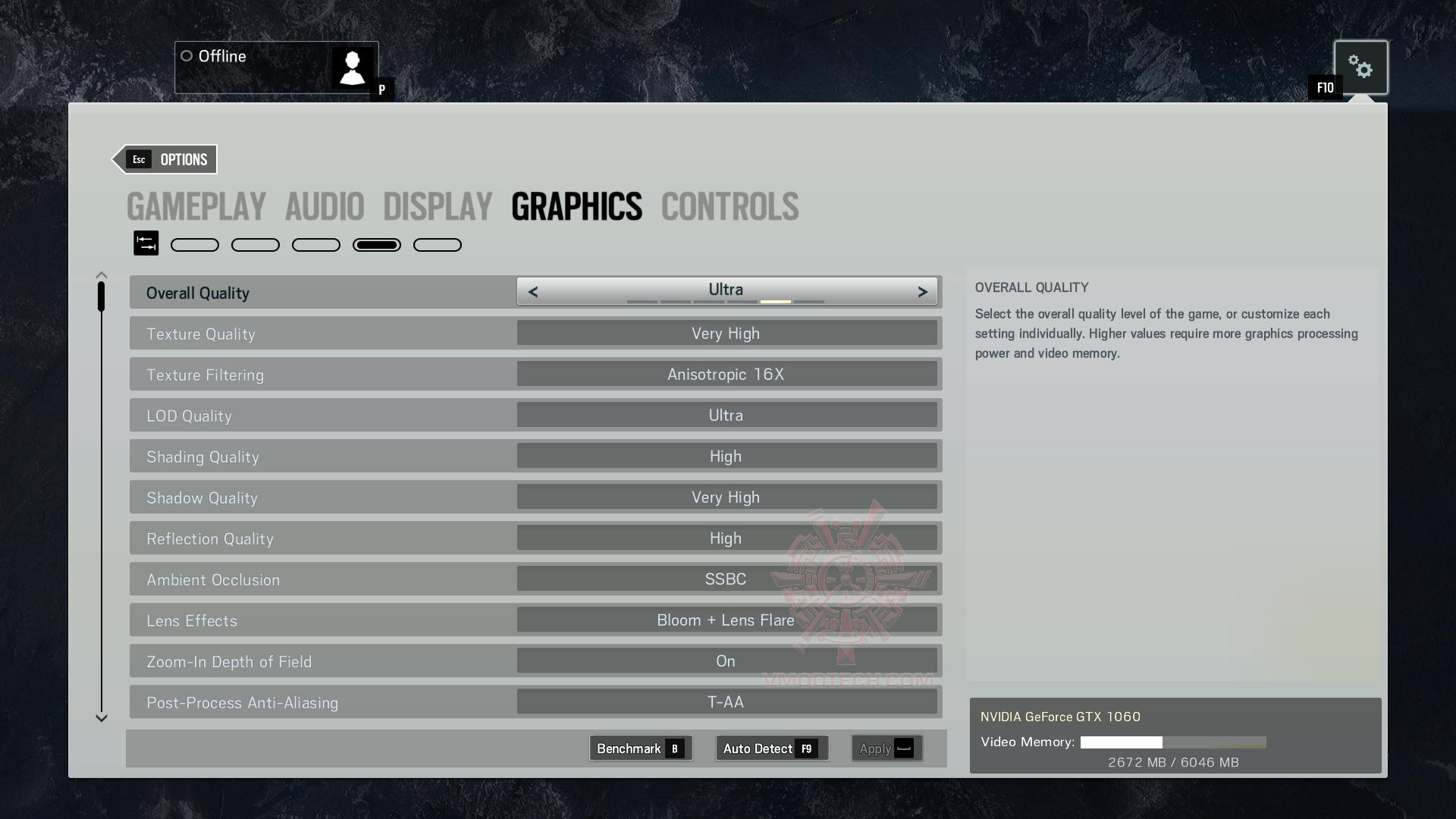Open the AUDIO settings tab
The width and height of the screenshot is (1456, 819).
325,206
